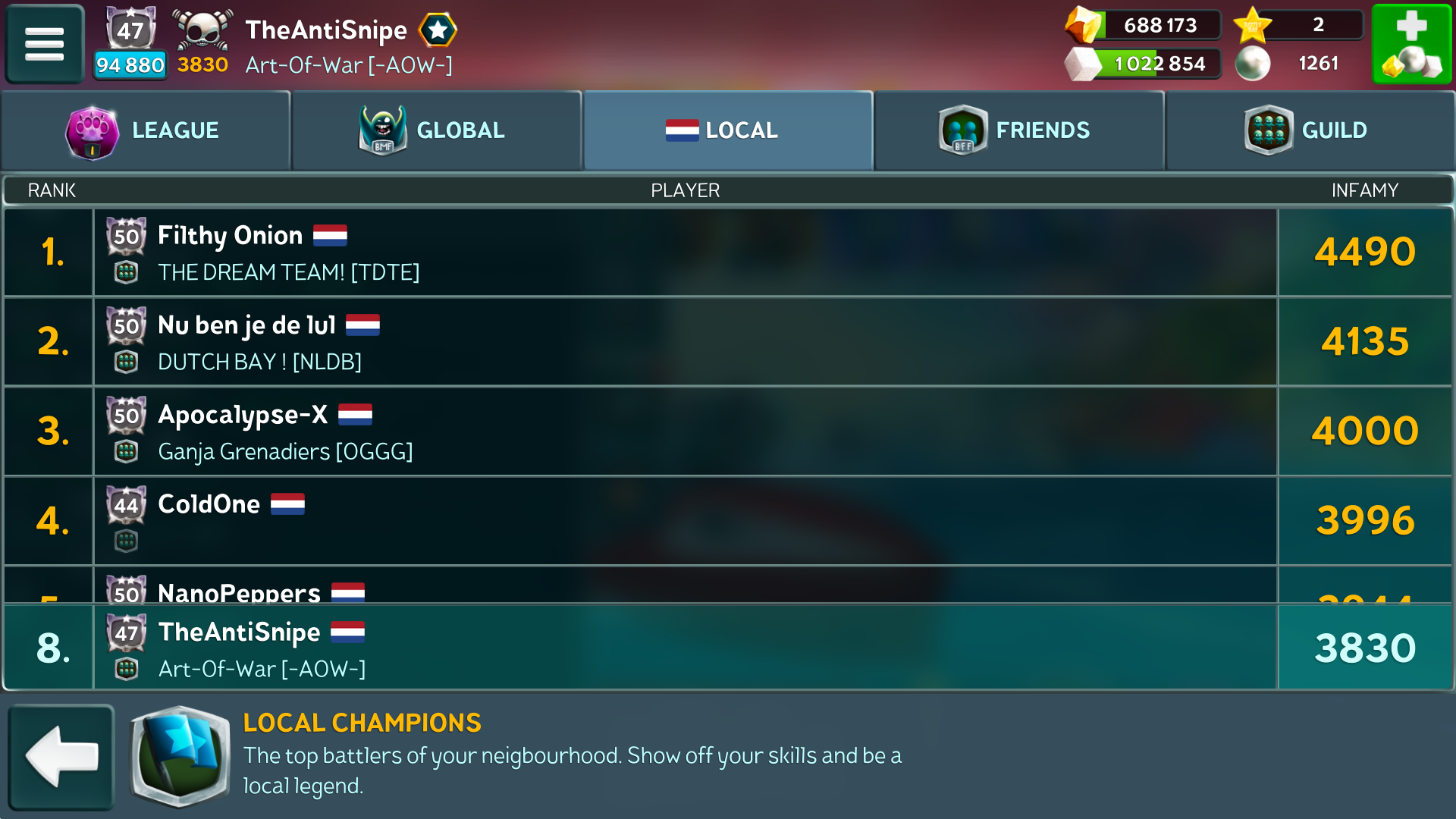Switch to the Global leaderboard tab

[437, 130]
